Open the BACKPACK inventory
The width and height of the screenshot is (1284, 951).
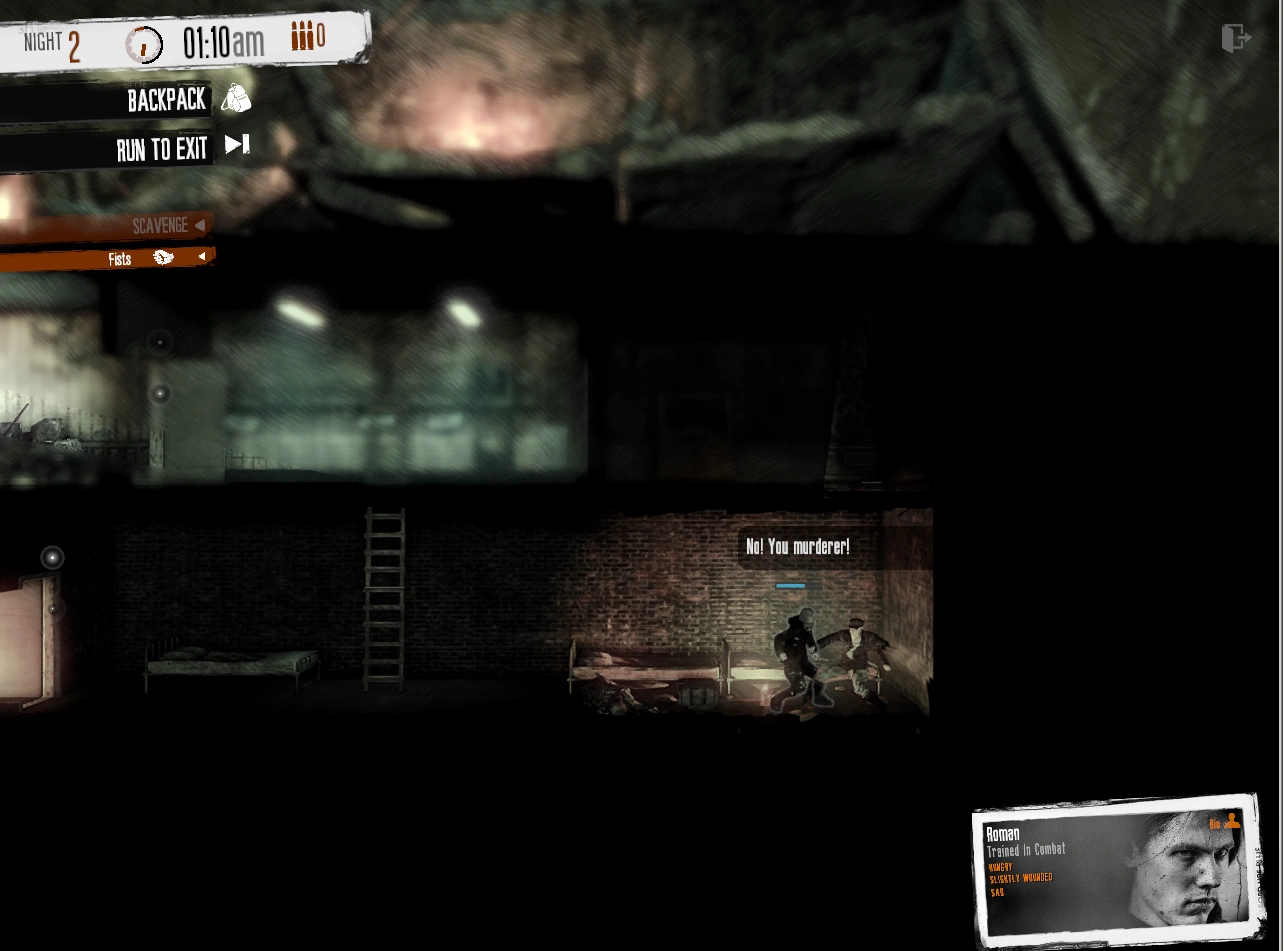tap(167, 100)
